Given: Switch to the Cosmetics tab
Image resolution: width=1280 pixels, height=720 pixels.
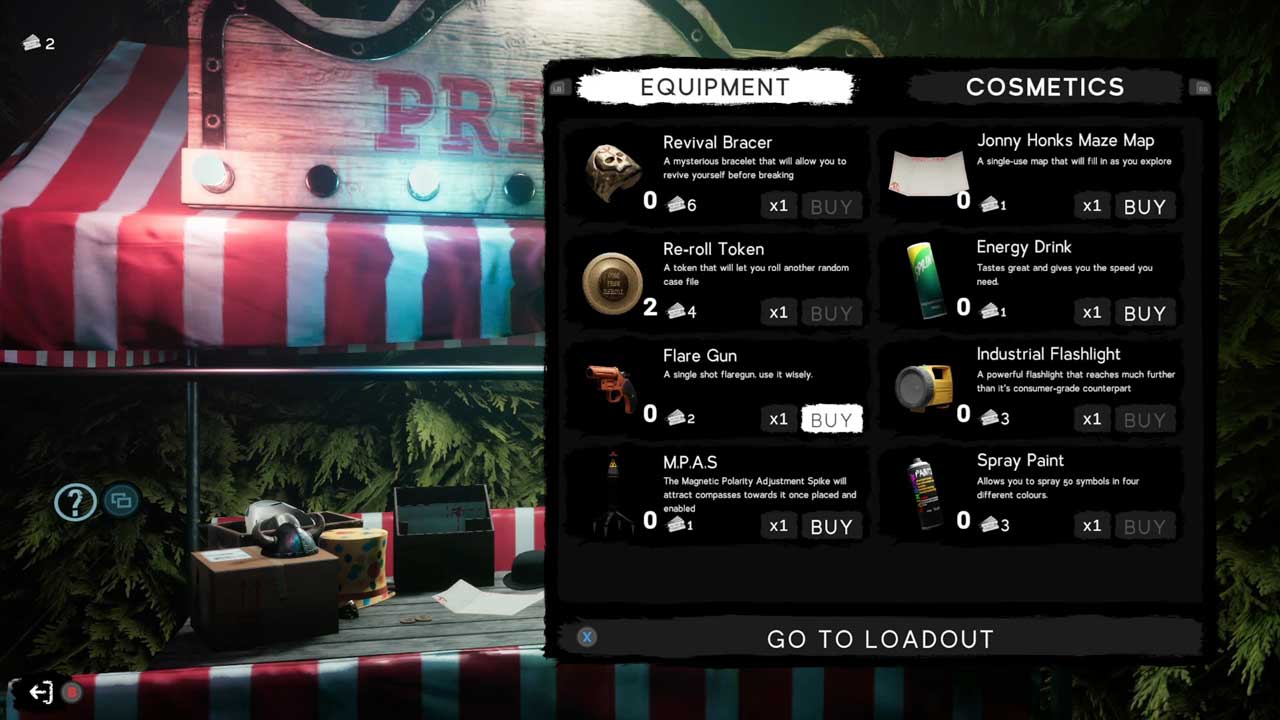Looking at the screenshot, I should tap(1044, 87).
